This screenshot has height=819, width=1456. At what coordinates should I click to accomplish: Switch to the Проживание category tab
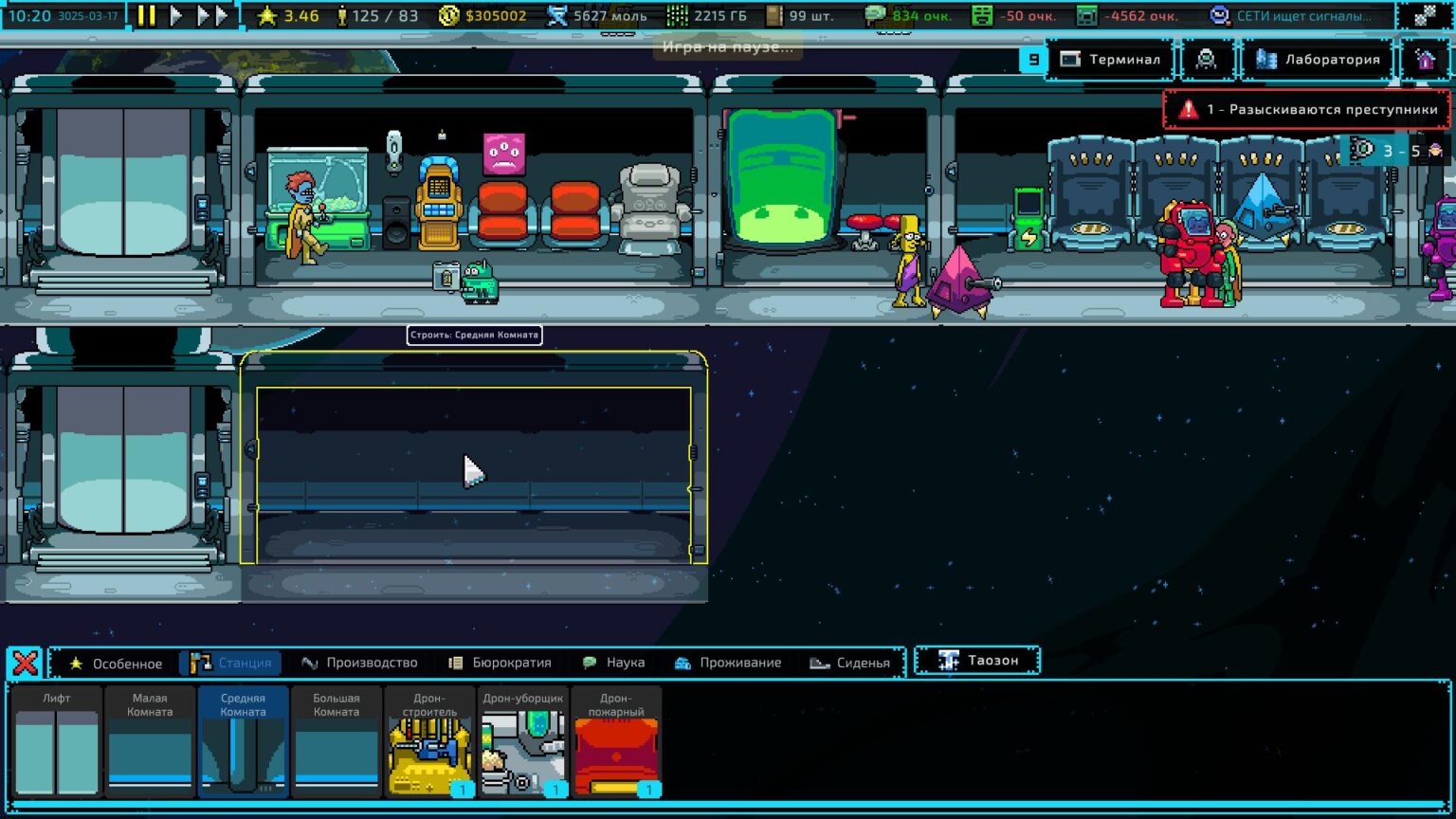pyautogui.click(x=728, y=663)
